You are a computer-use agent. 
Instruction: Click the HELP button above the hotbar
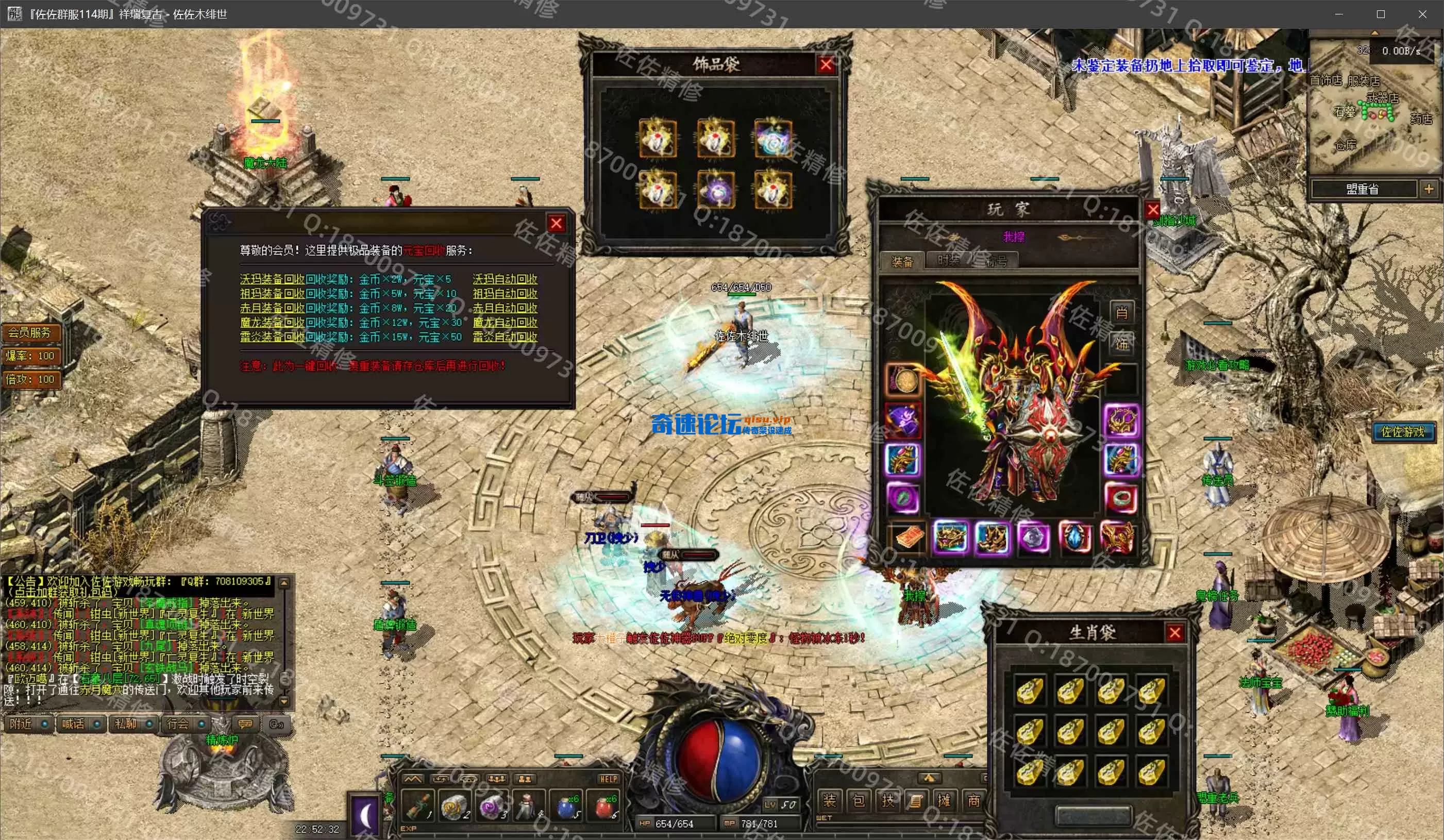[608, 779]
